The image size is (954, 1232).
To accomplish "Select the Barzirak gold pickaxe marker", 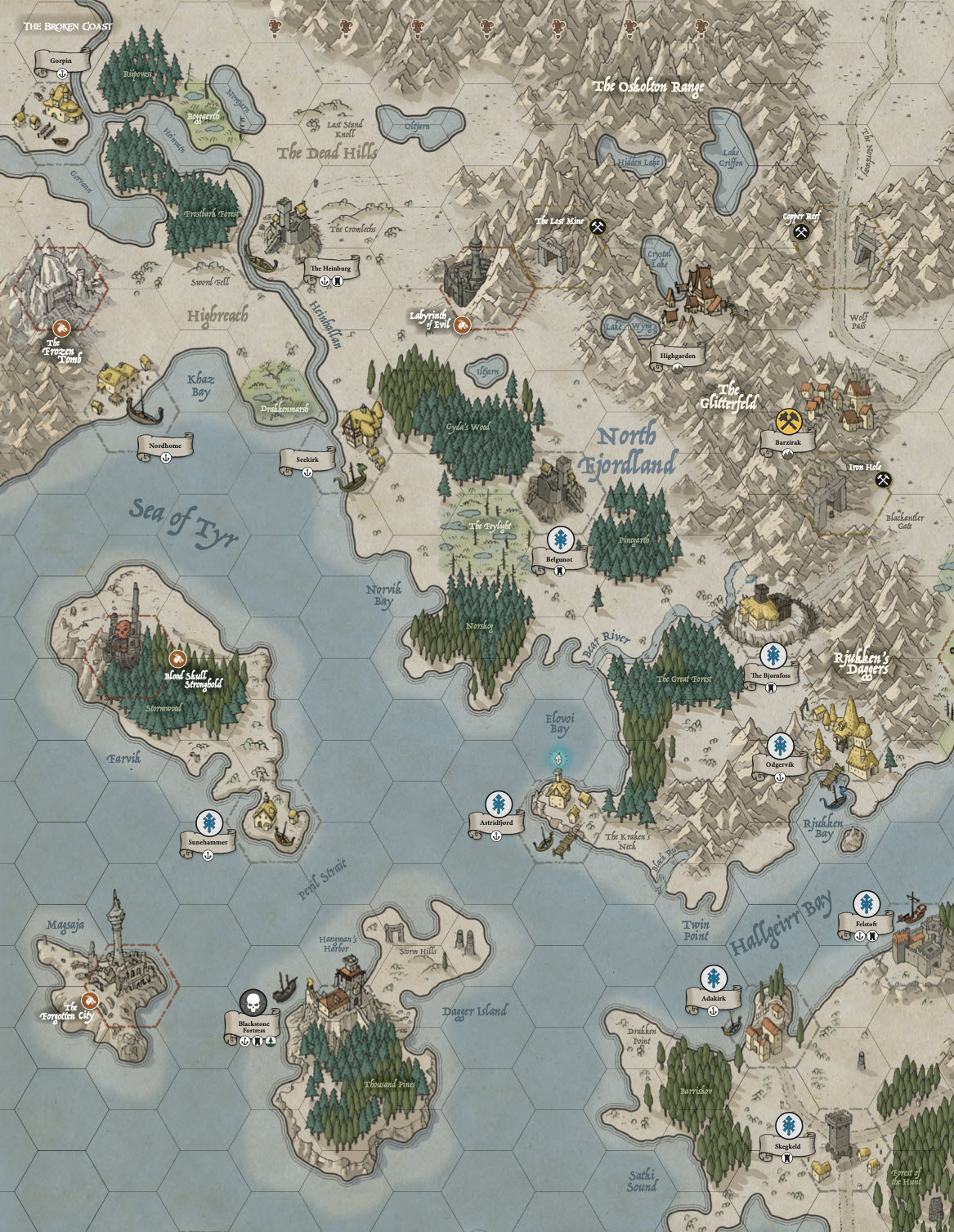I will pyautogui.click(x=788, y=421).
